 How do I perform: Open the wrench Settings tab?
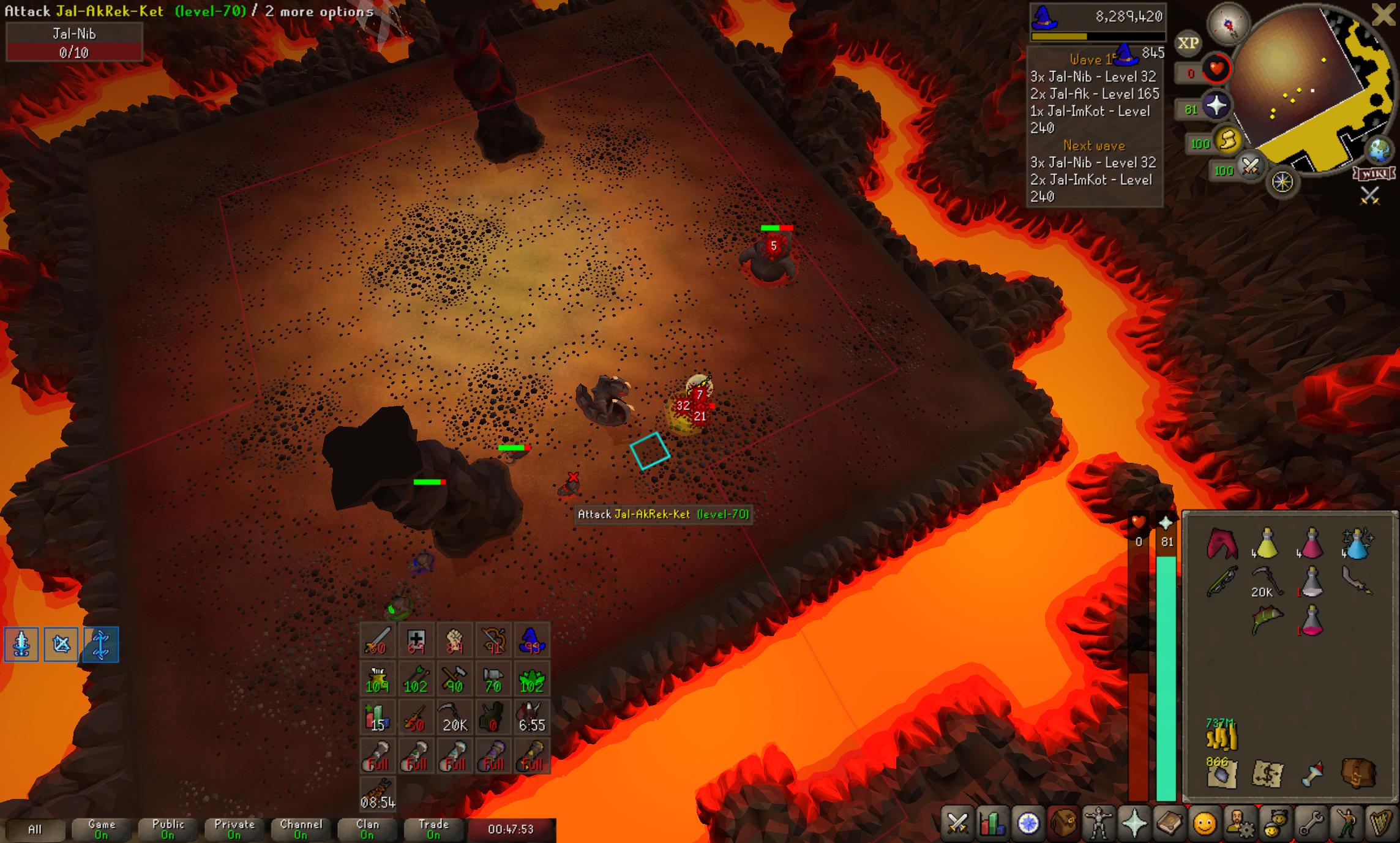point(1311,823)
